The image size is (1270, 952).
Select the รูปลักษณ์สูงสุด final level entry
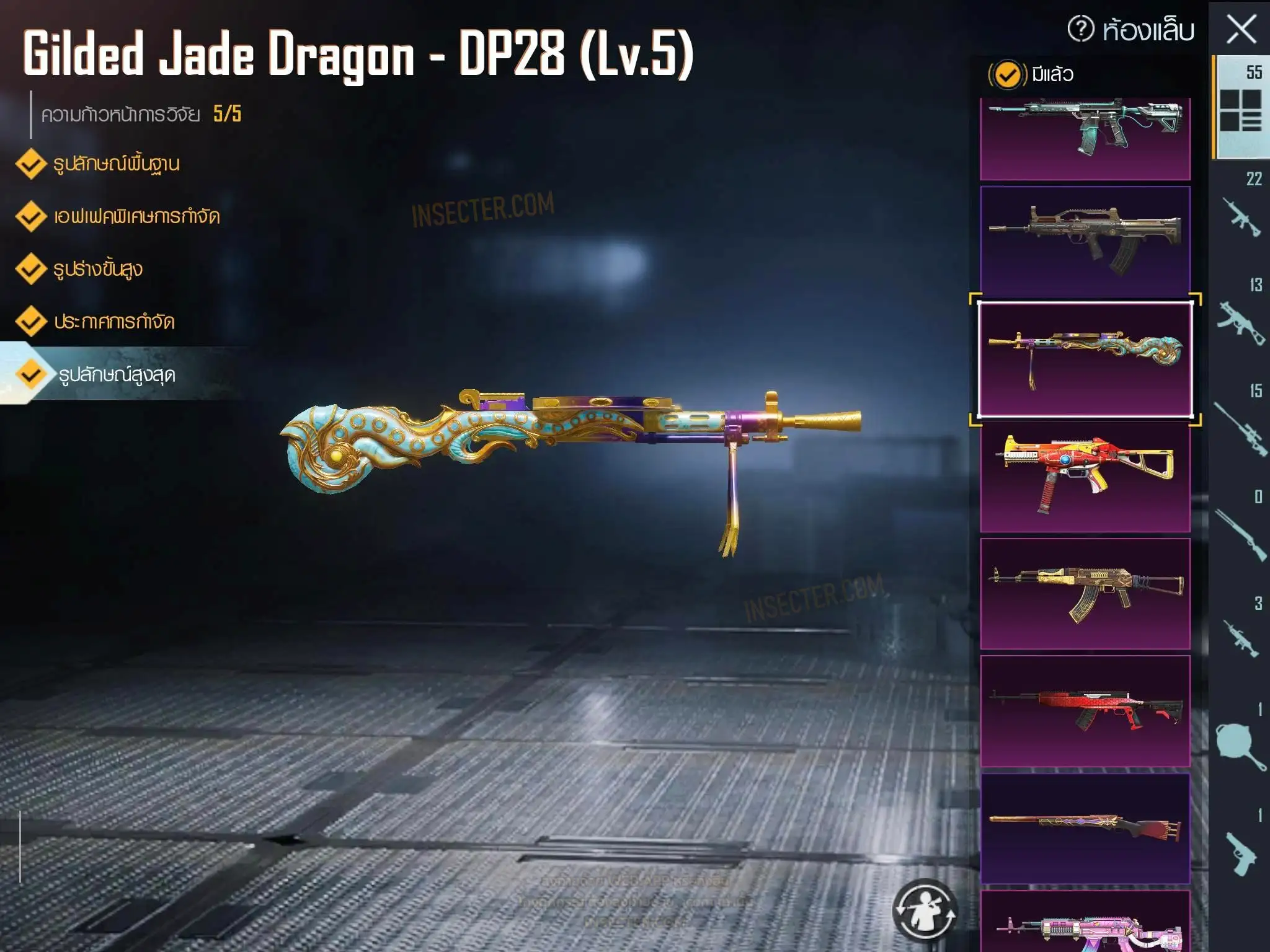click(117, 375)
